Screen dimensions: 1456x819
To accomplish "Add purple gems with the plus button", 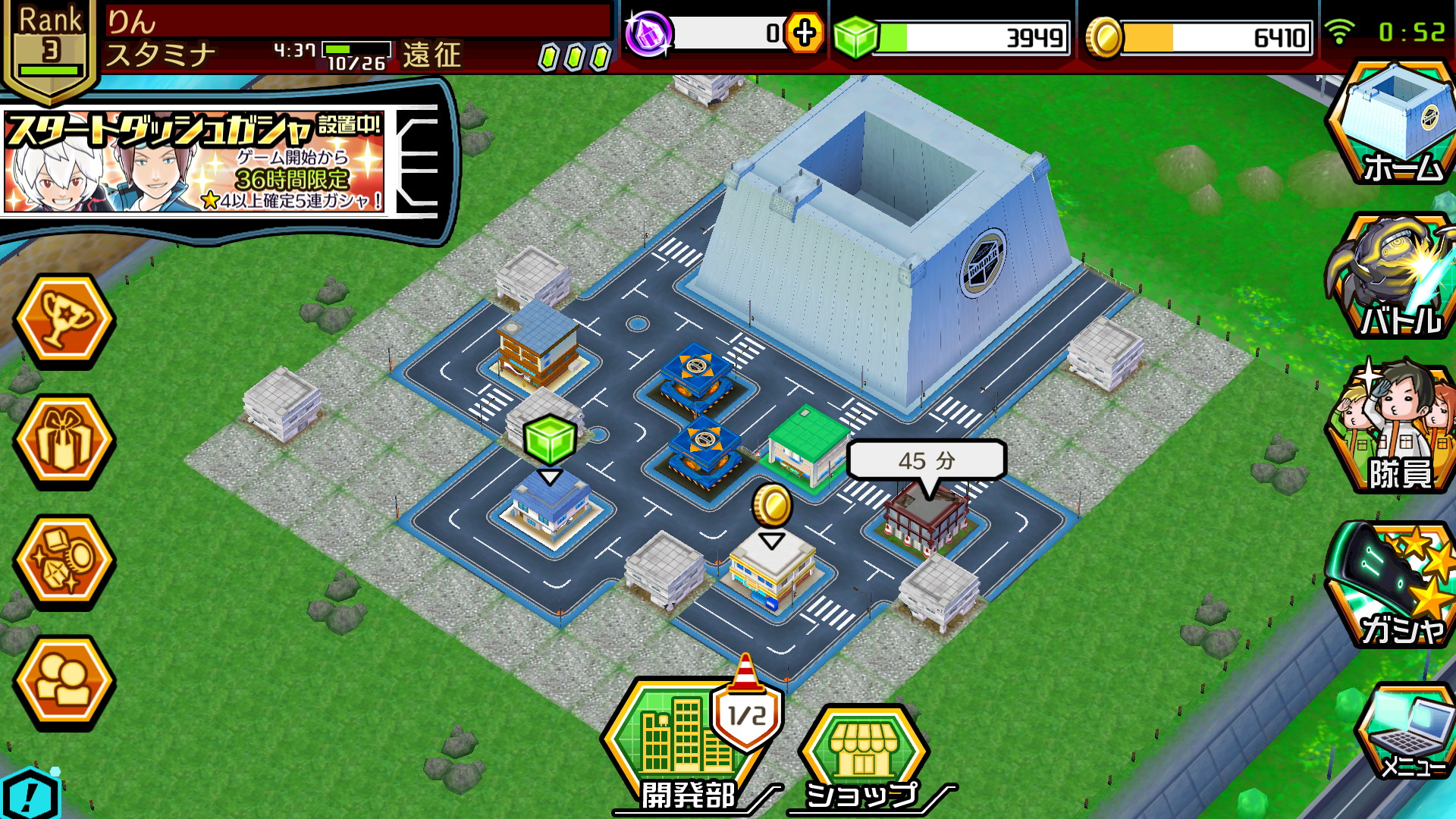I will pyautogui.click(x=804, y=33).
